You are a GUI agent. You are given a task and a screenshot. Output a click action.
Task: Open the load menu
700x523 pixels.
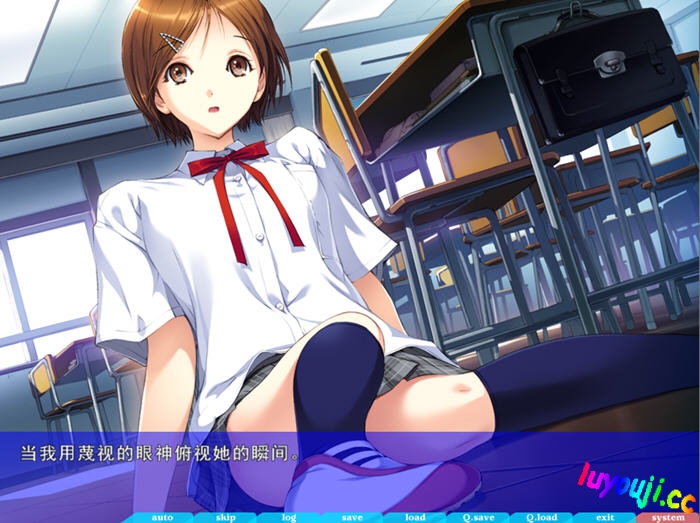(x=414, y=517)
